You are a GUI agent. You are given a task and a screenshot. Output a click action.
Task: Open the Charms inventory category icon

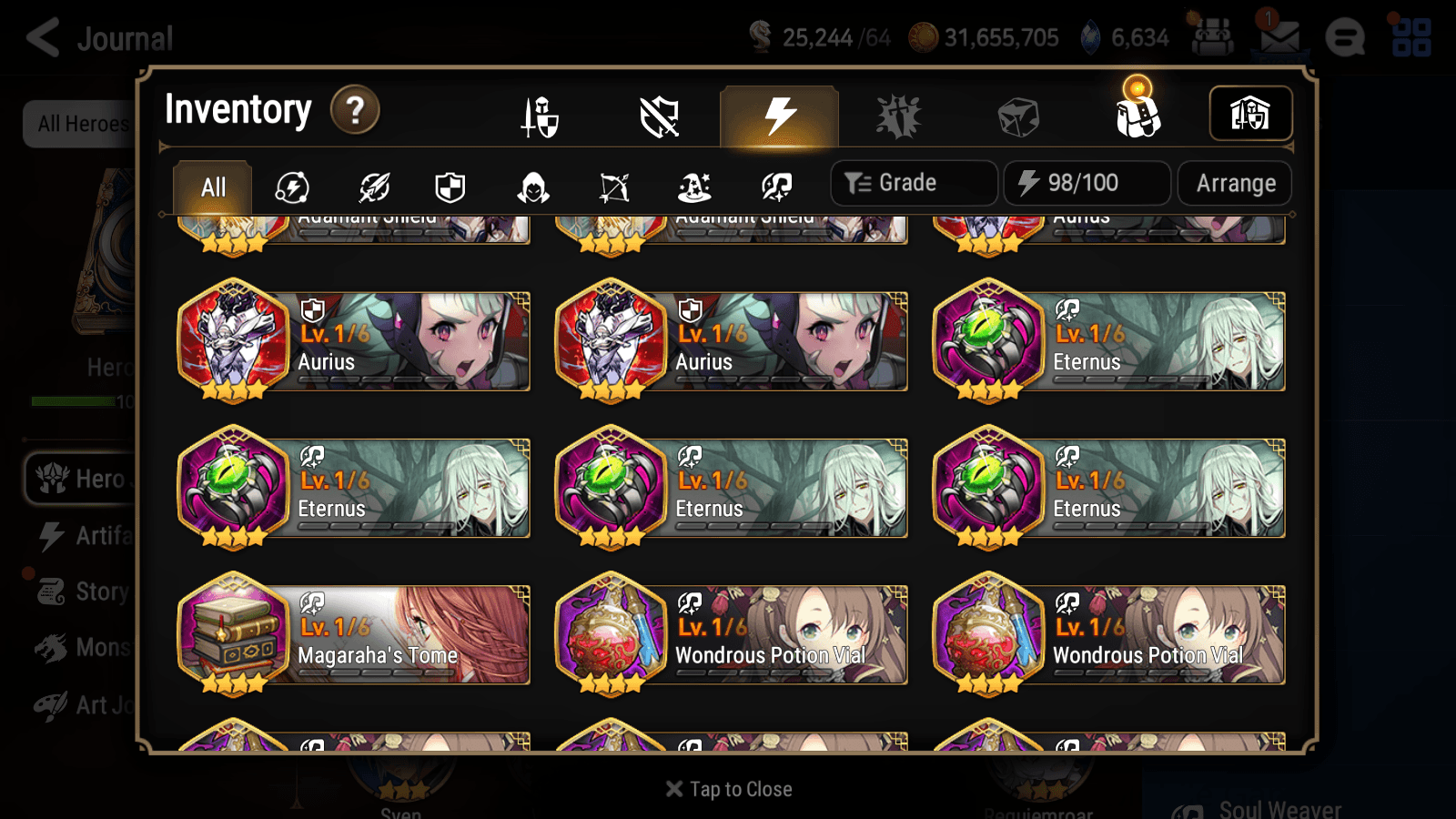coord(899,116)
